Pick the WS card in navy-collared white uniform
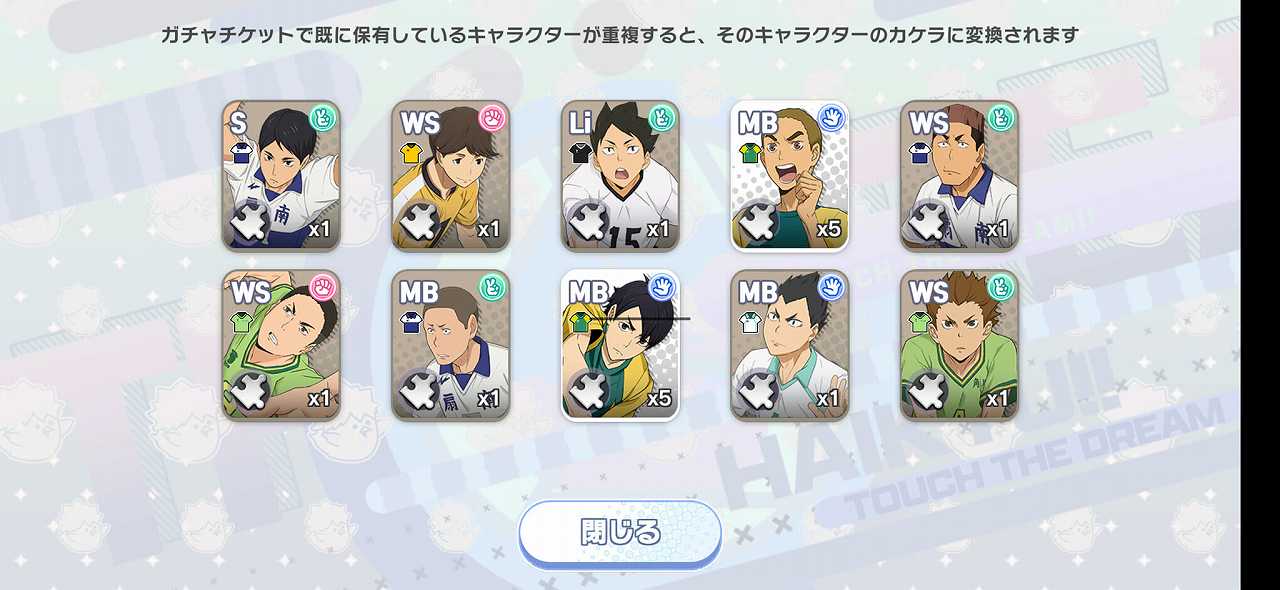This screenshot has width=1280, height=590. 959,175
